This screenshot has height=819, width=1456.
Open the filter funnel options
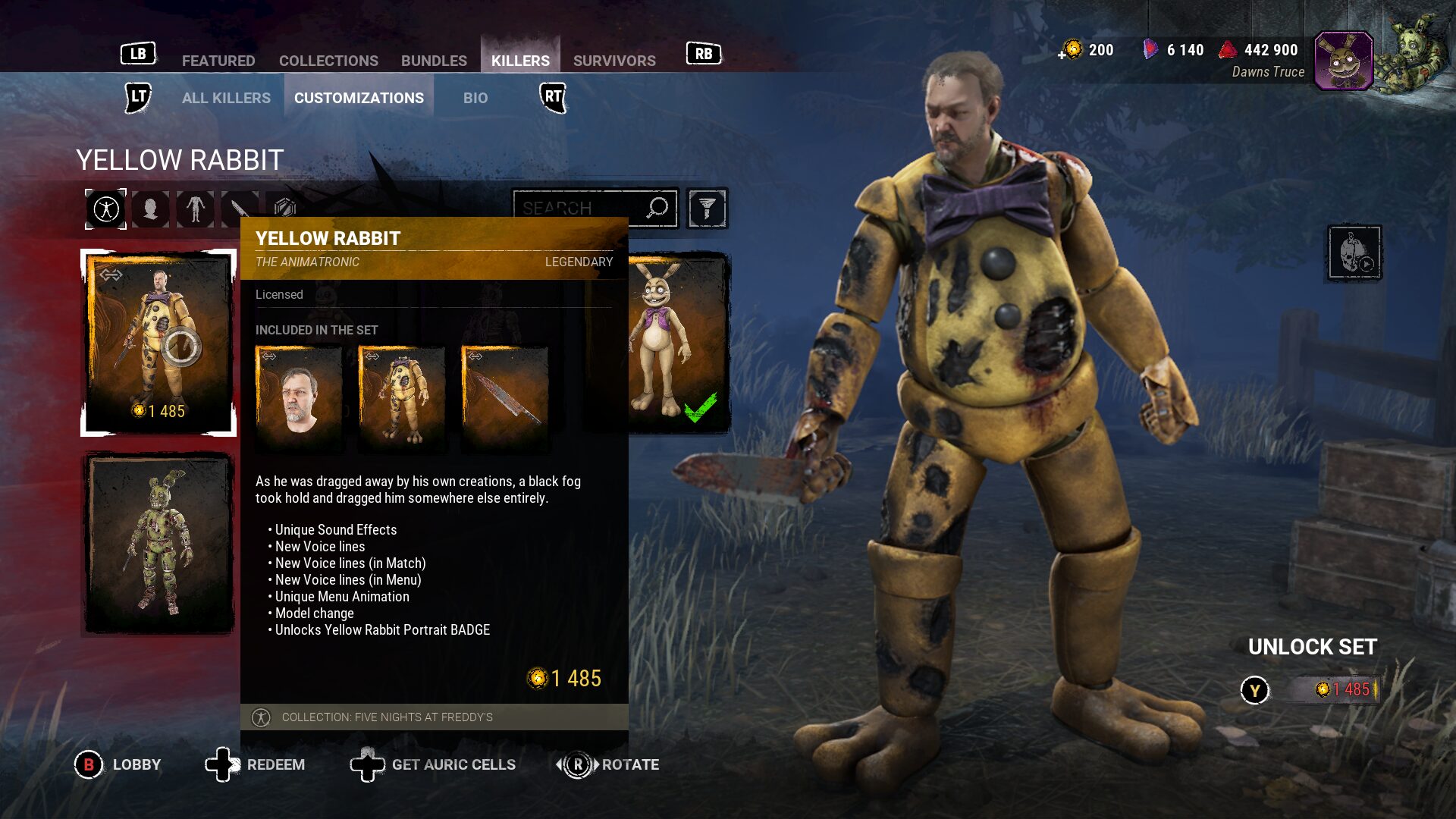(707, 208)
